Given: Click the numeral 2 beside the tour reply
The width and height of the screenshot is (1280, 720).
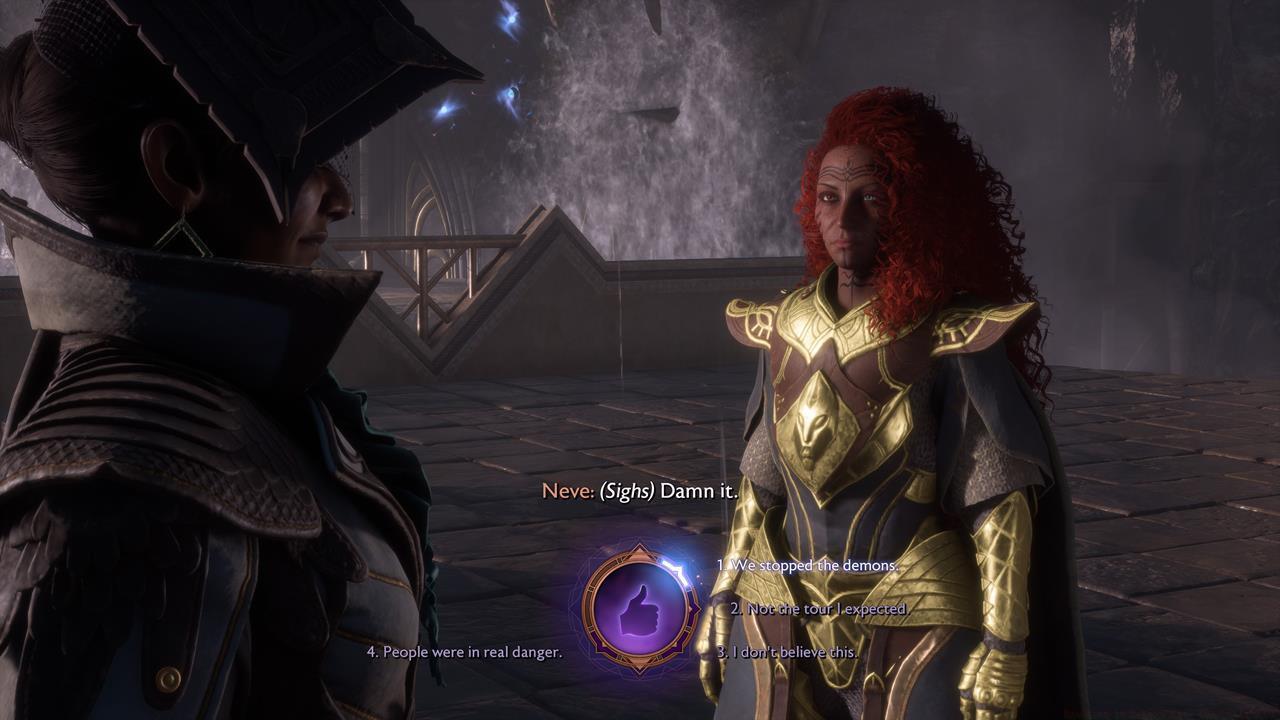Looking at the screenshot, I should (x=738, y=608).
